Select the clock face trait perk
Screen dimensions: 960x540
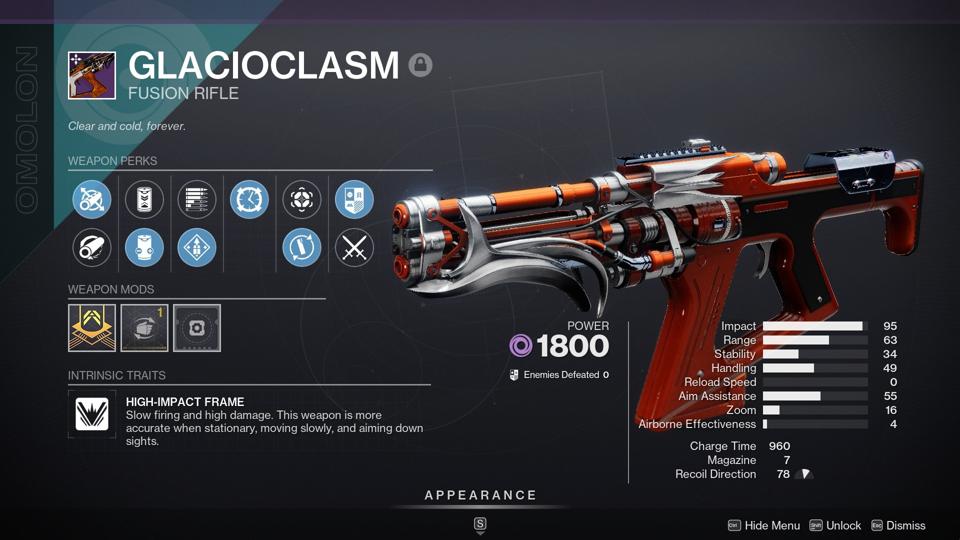click(249, 200)
